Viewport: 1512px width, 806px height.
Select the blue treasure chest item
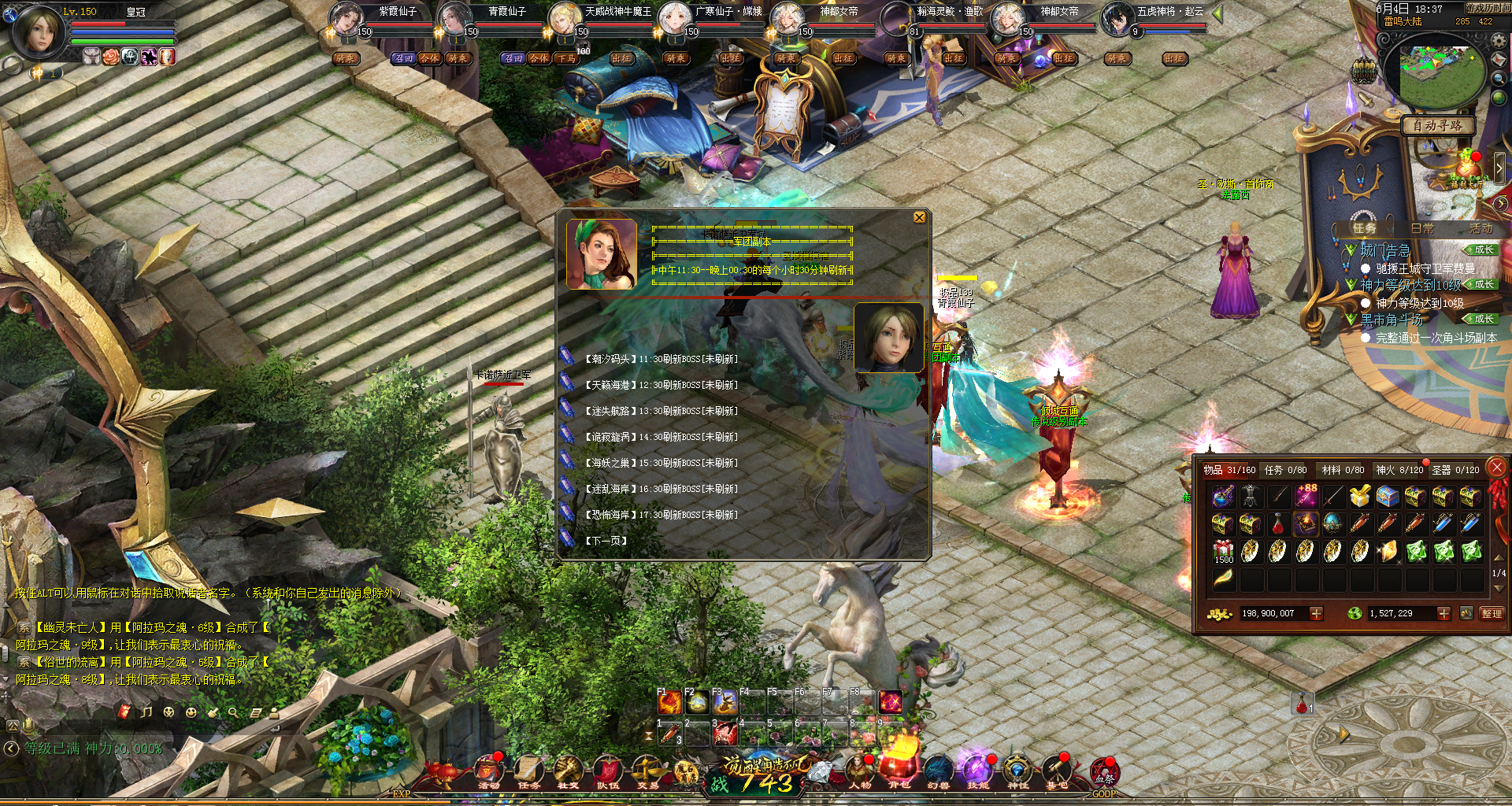(x=1388, y=496)
